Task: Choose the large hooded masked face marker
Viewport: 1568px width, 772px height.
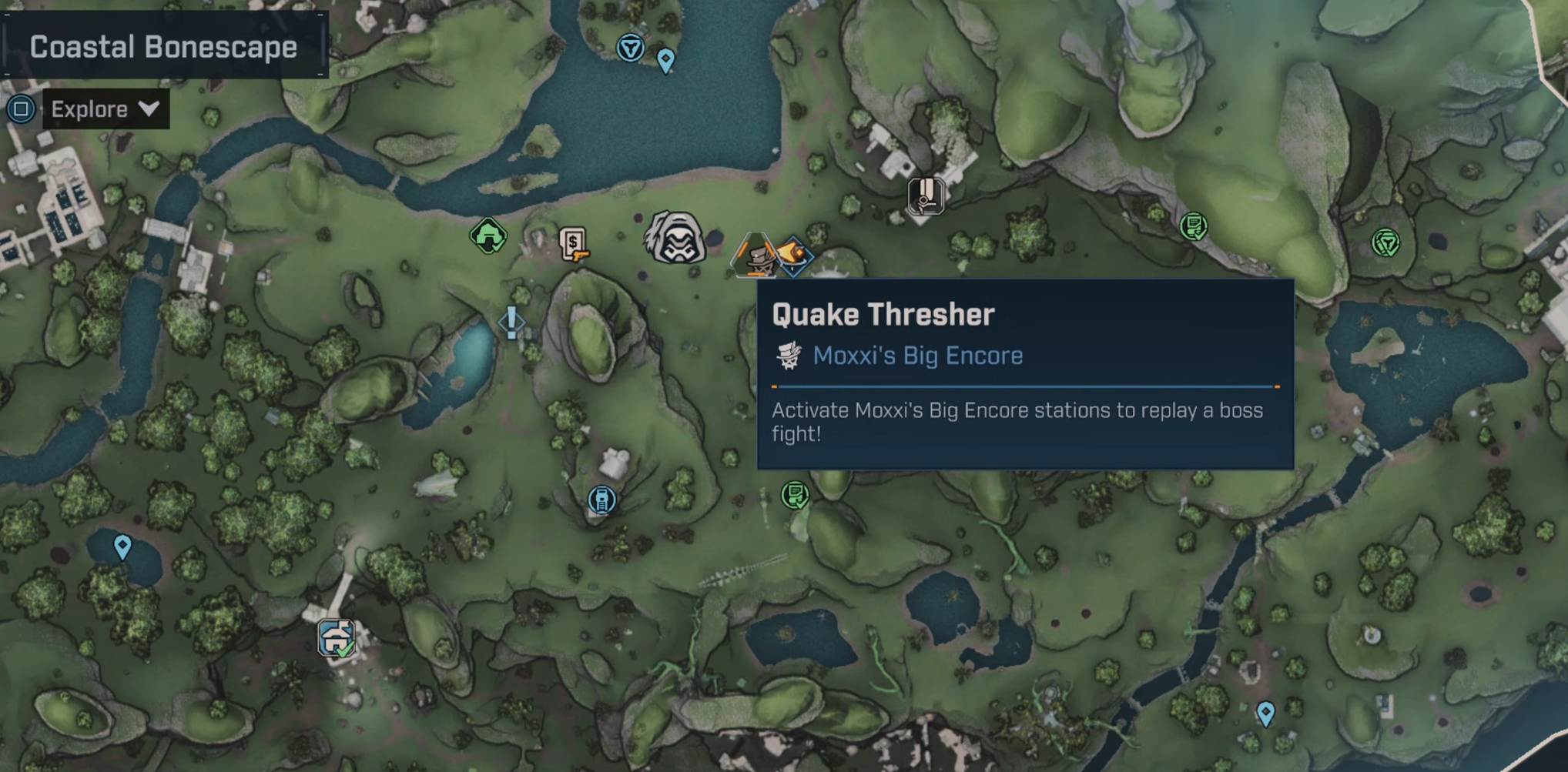Action: pos(675,239)
